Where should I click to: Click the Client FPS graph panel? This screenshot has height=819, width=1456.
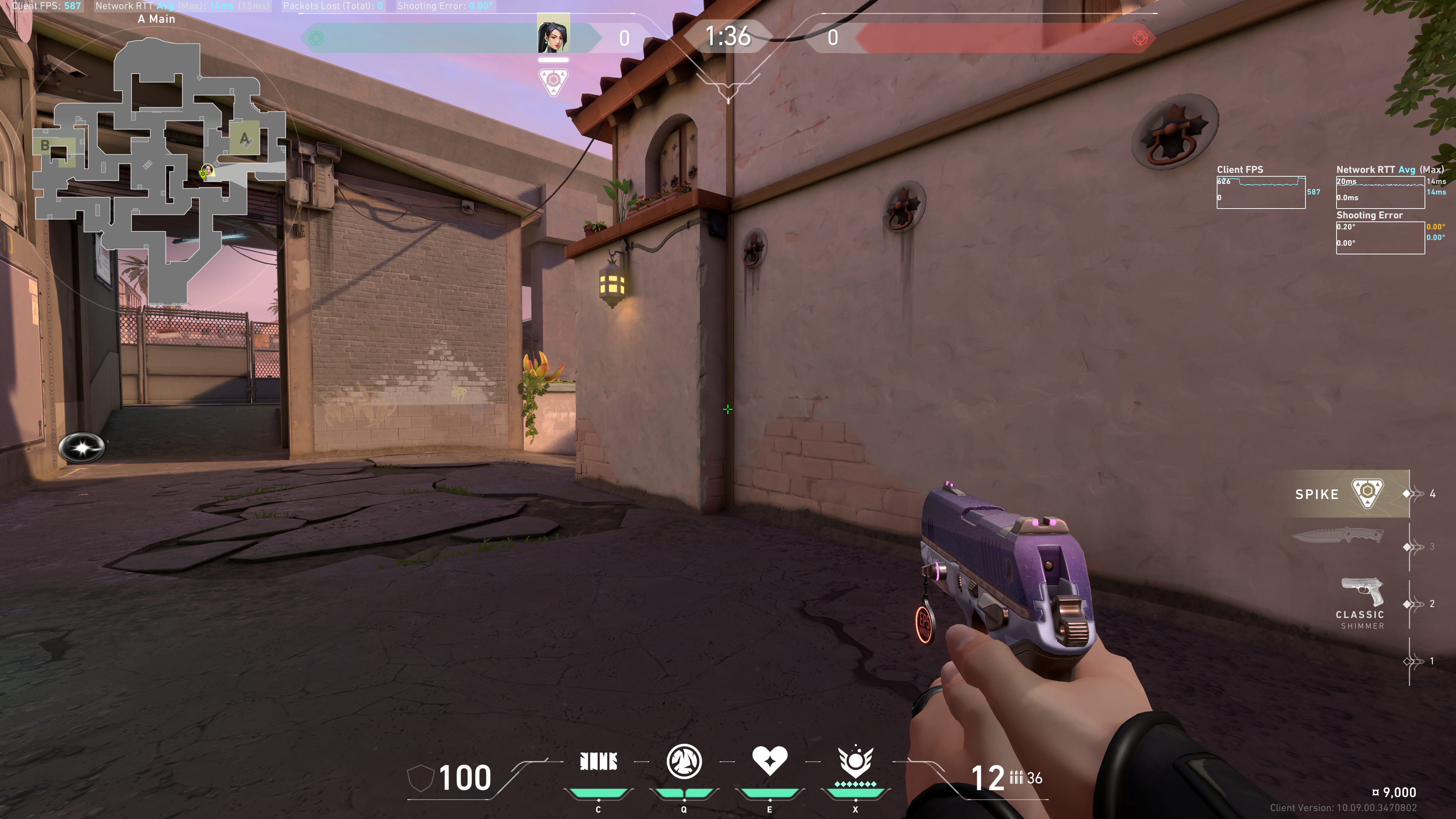(x=1260, y=192)
